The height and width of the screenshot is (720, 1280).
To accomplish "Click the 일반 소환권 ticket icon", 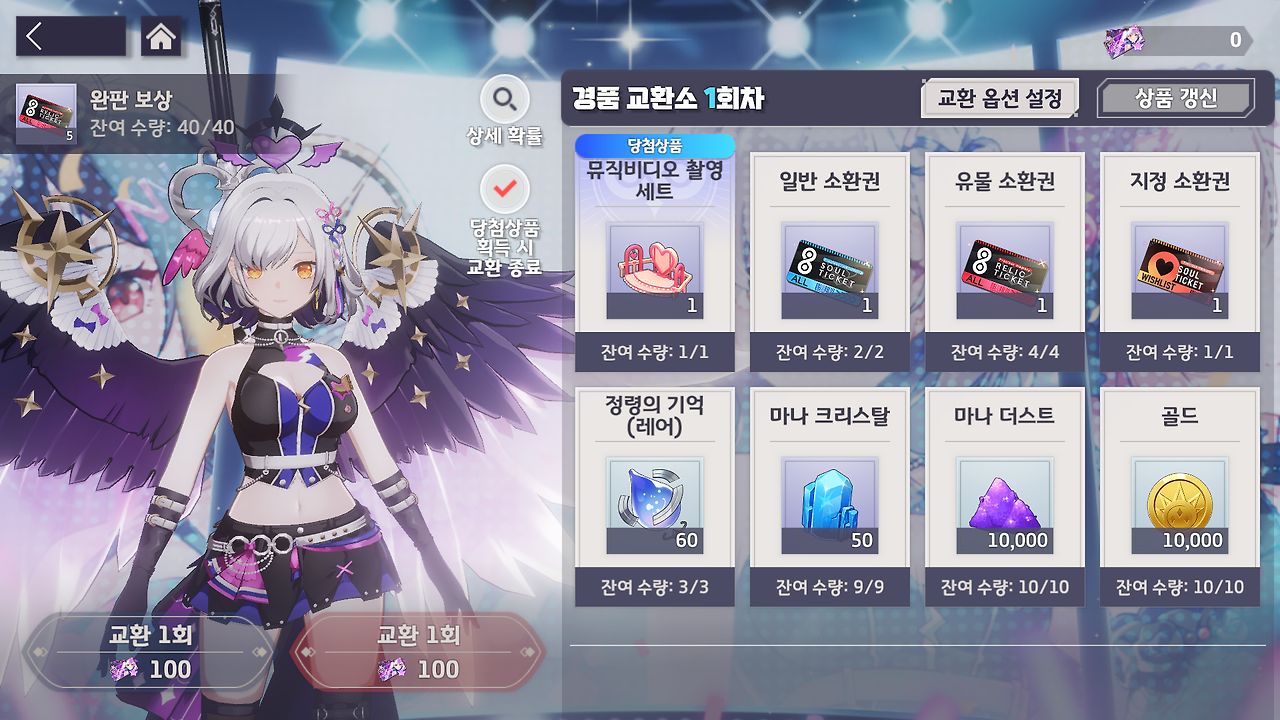I will tap(829, 270).
